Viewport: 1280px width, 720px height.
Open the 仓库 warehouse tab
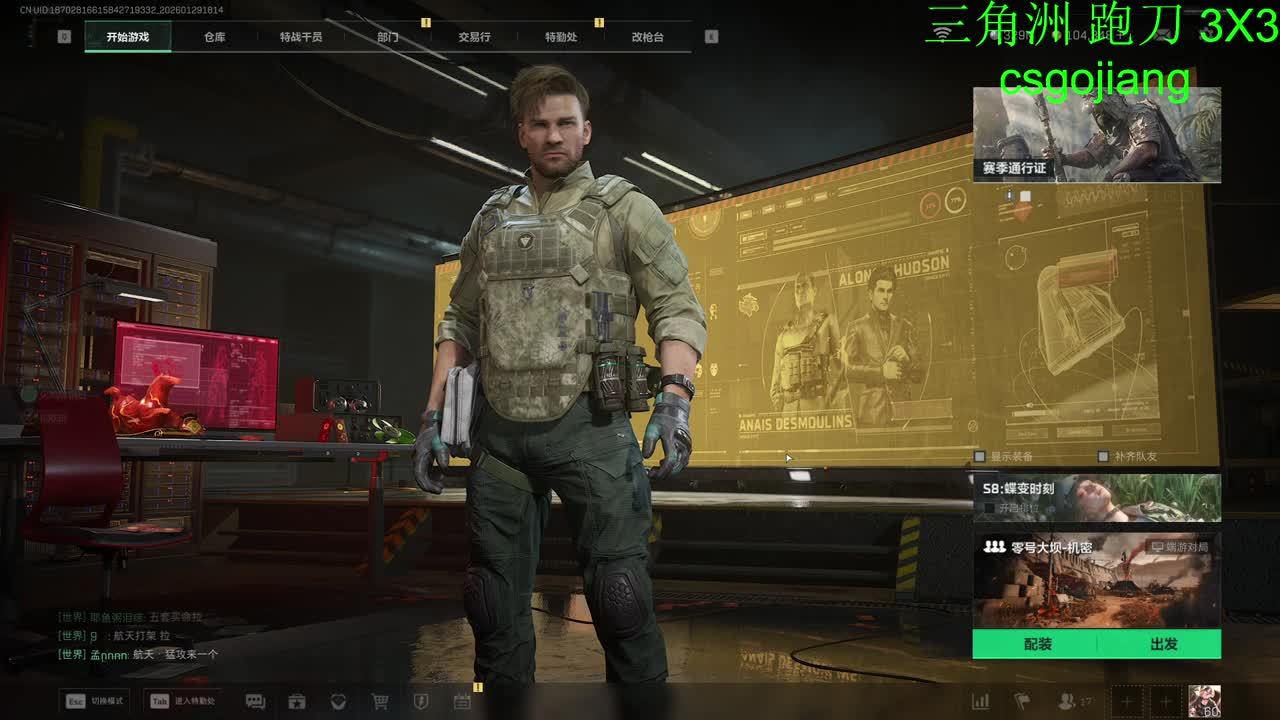point(214,37)
